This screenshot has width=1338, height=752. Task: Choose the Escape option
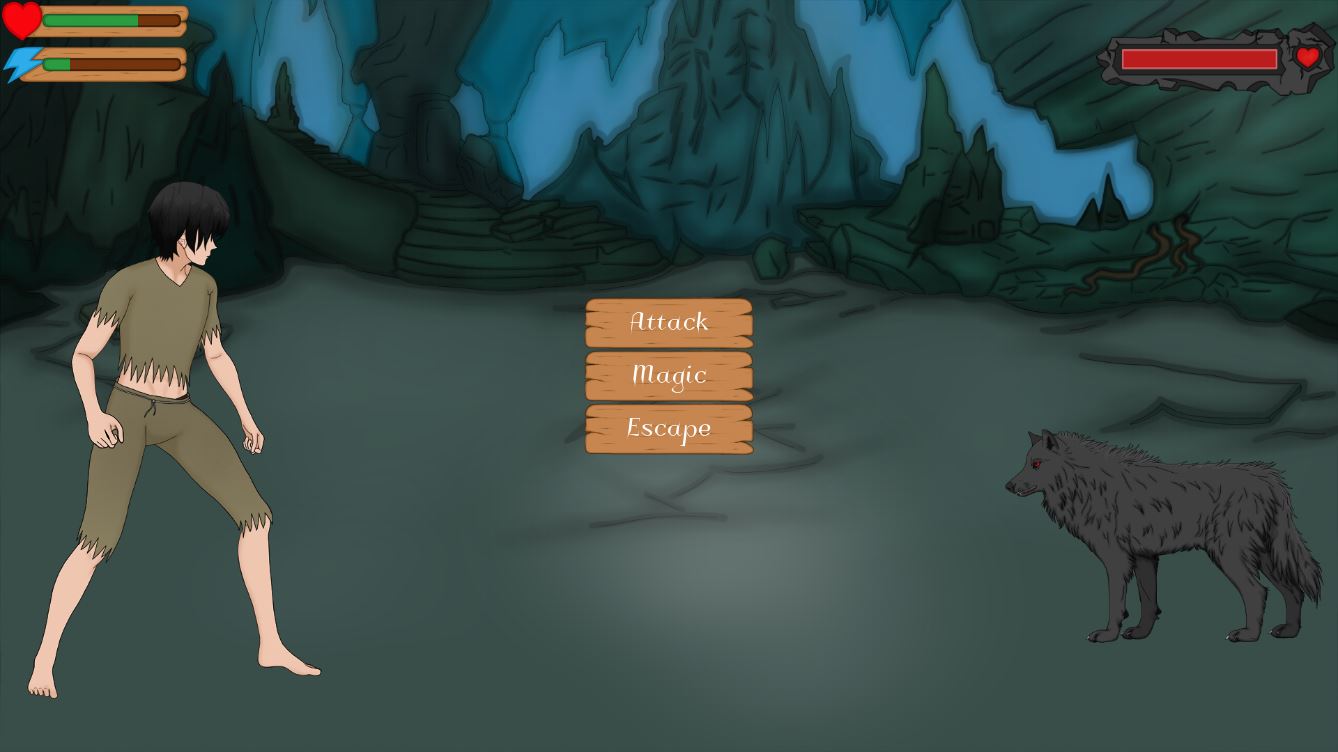click(668, 428)
